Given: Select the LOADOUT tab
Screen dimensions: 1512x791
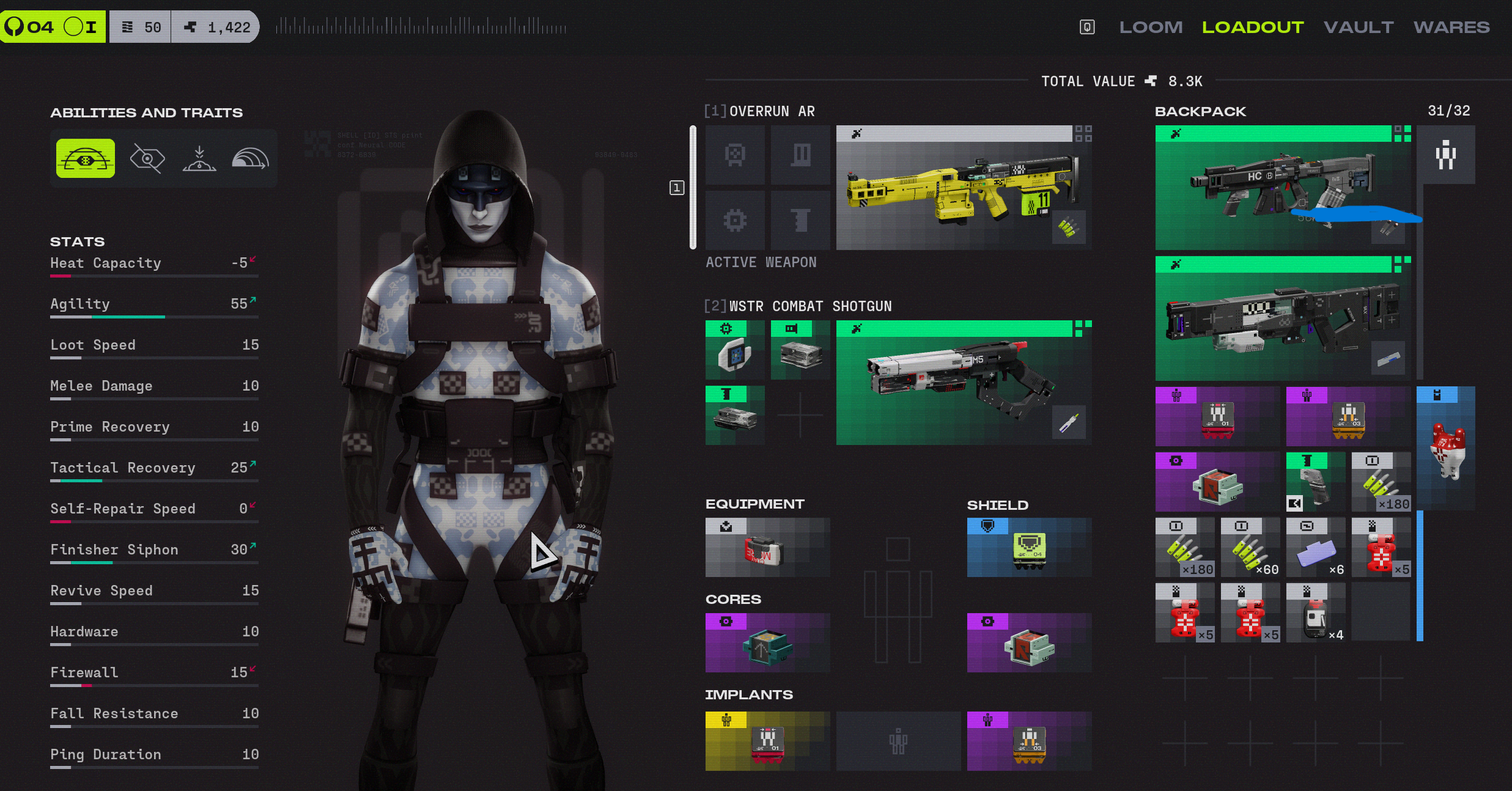Looking at the screenshot, I should [1253, 28].
